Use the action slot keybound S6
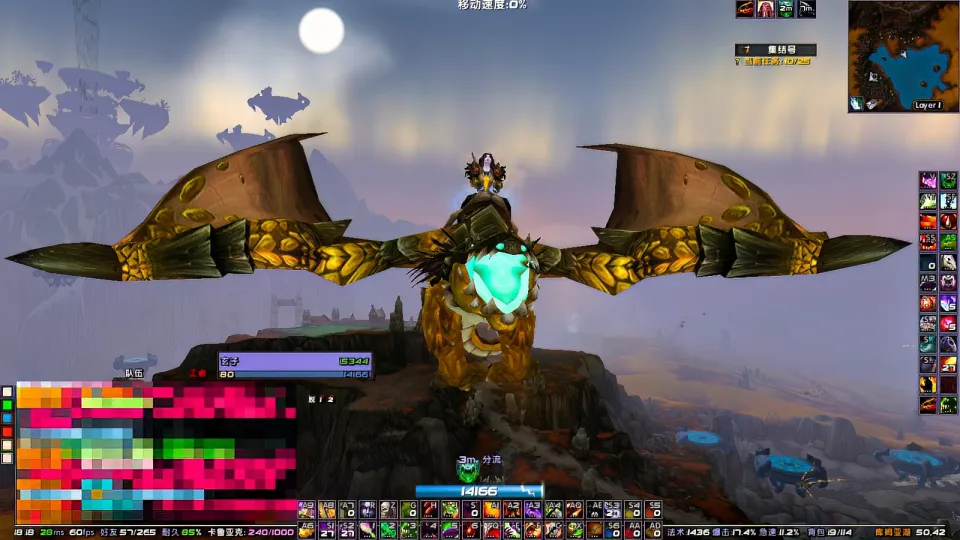Screen dimensions: 960x540 [614, 528]
